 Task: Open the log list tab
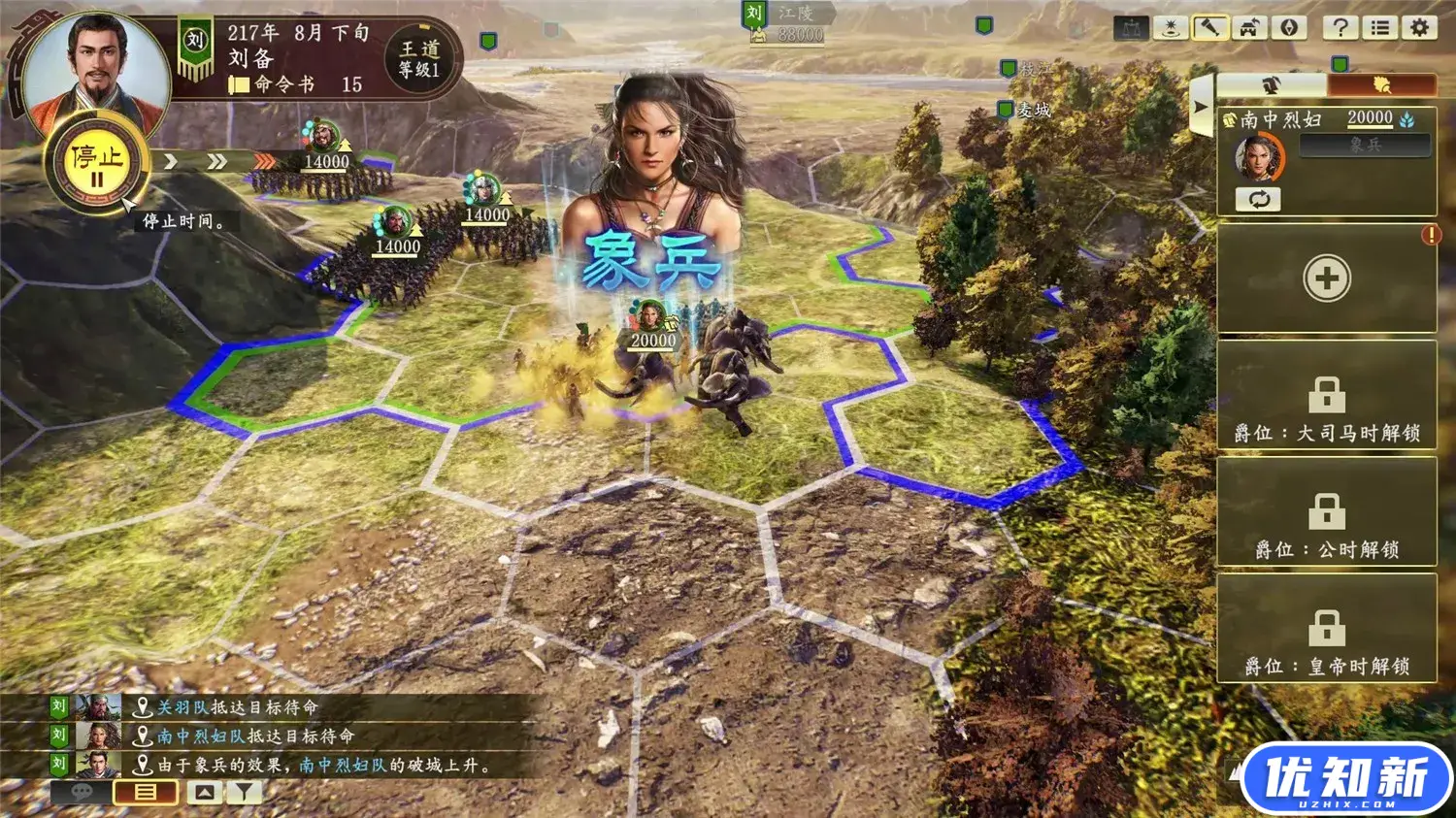click(145, 793)
